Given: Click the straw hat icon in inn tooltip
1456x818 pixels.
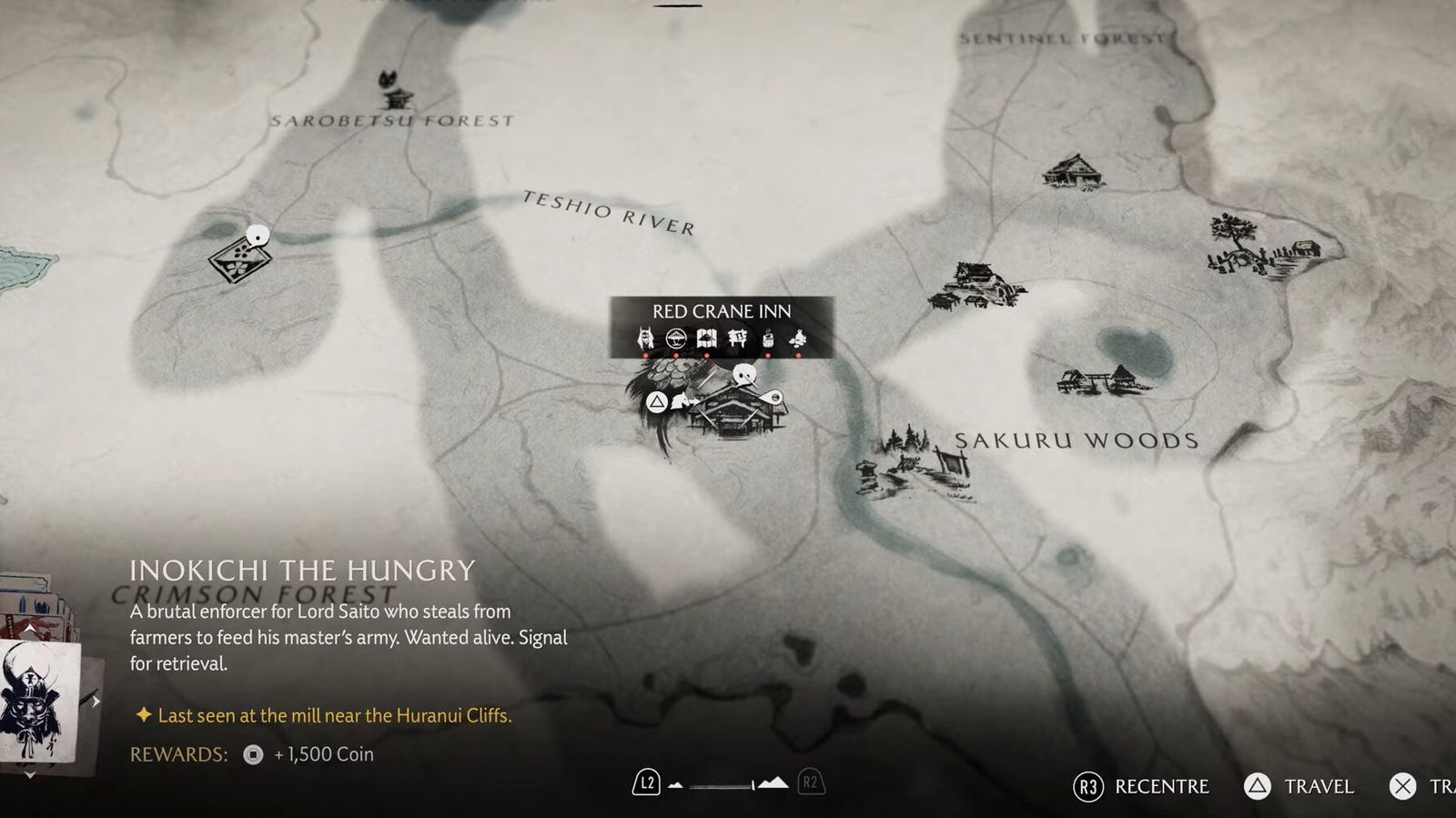Looking at the screenshot, I should (675, 339).
